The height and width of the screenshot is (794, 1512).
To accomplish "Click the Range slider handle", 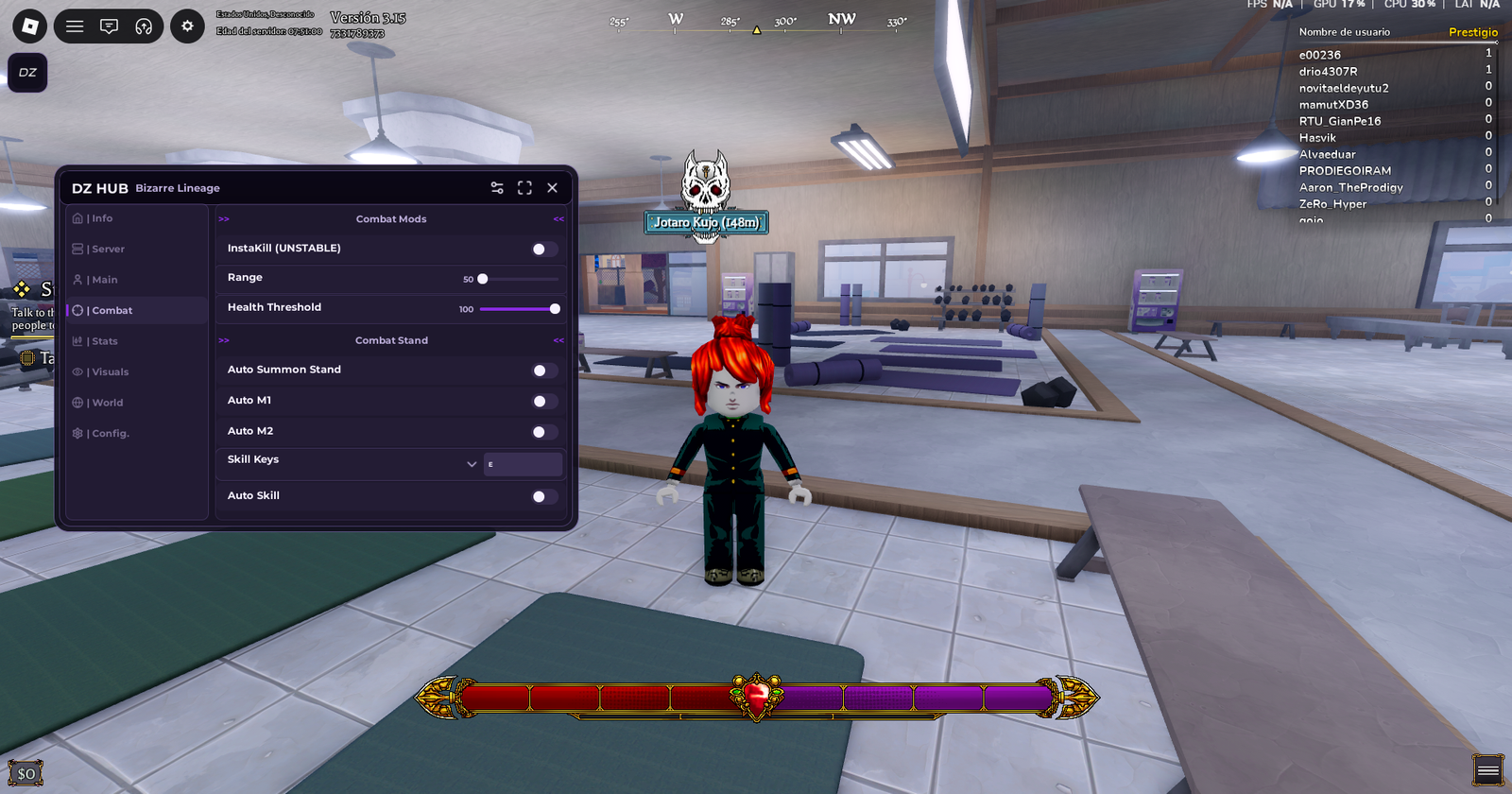I will (483, 279).
